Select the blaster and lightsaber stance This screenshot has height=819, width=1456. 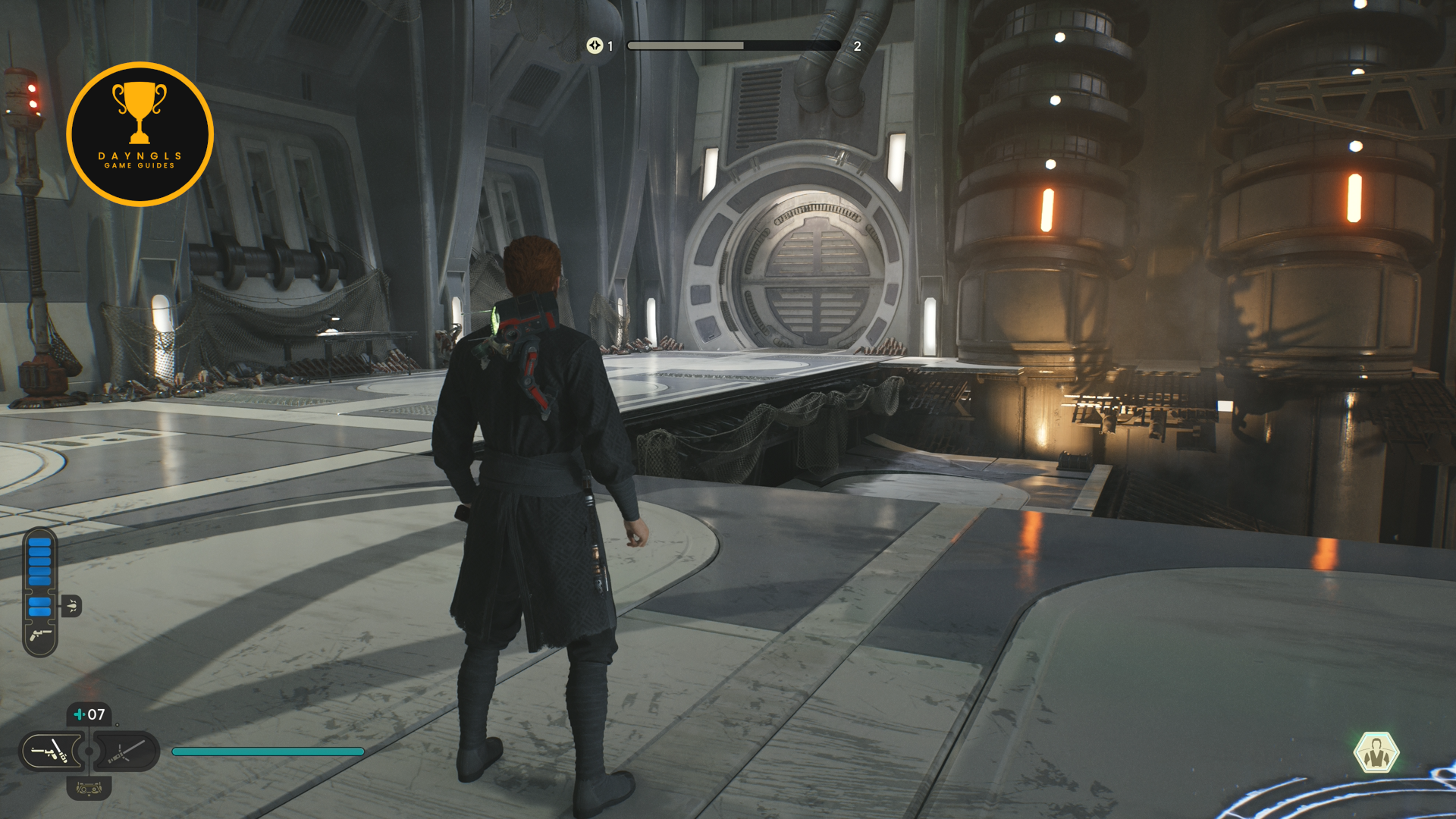point(51,752)
